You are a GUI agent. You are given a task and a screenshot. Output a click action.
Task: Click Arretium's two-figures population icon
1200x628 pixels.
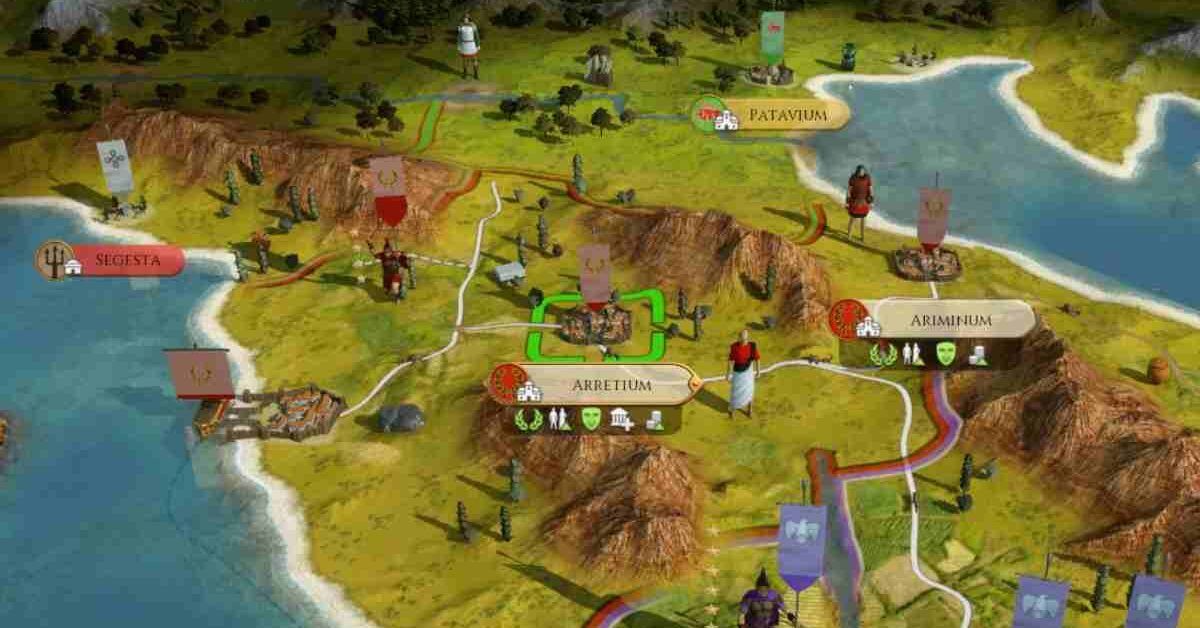pyautogui.click(x=558, y=419)
